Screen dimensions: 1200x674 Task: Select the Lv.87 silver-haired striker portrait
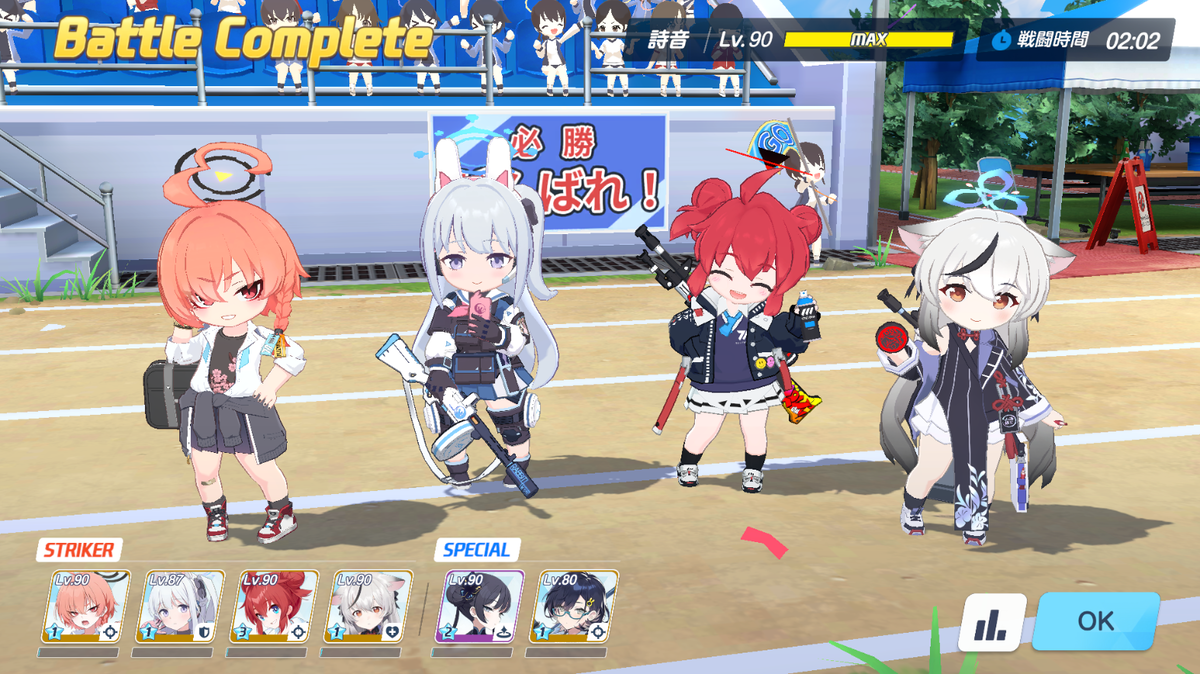pyautogui.click(x=180, y=606)
